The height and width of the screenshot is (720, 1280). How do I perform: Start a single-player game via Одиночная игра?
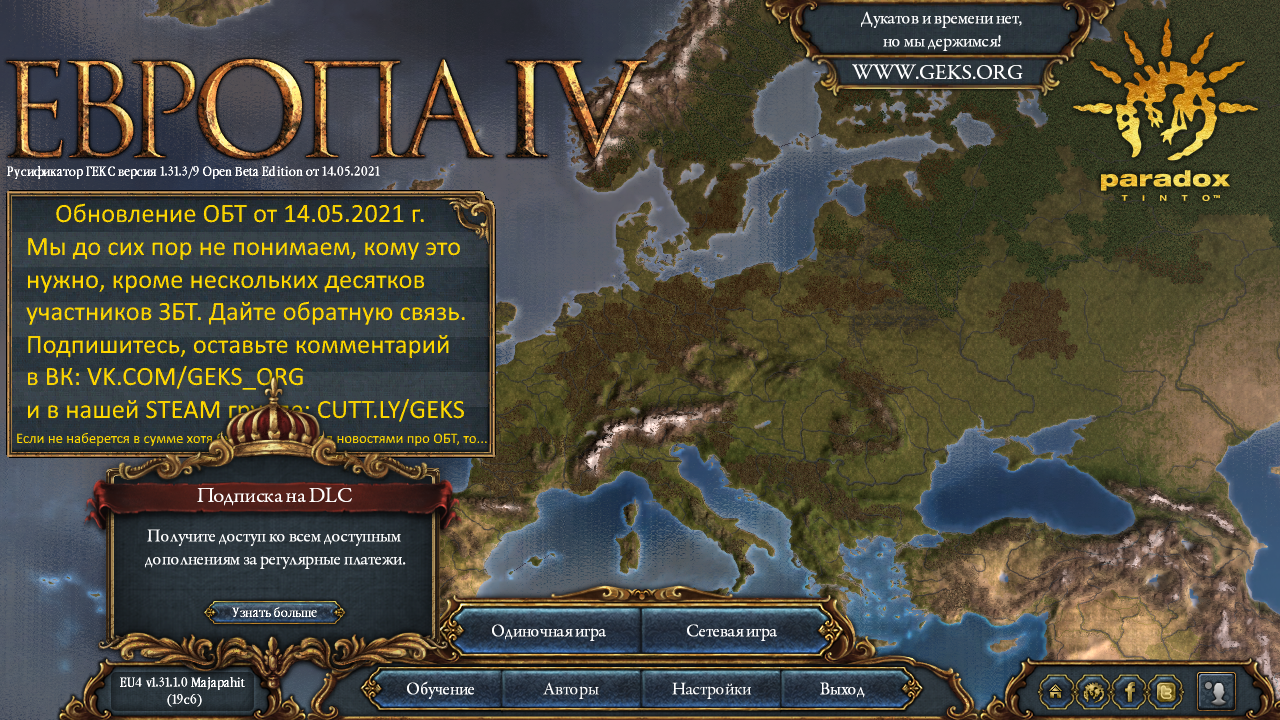pos(546,631)
